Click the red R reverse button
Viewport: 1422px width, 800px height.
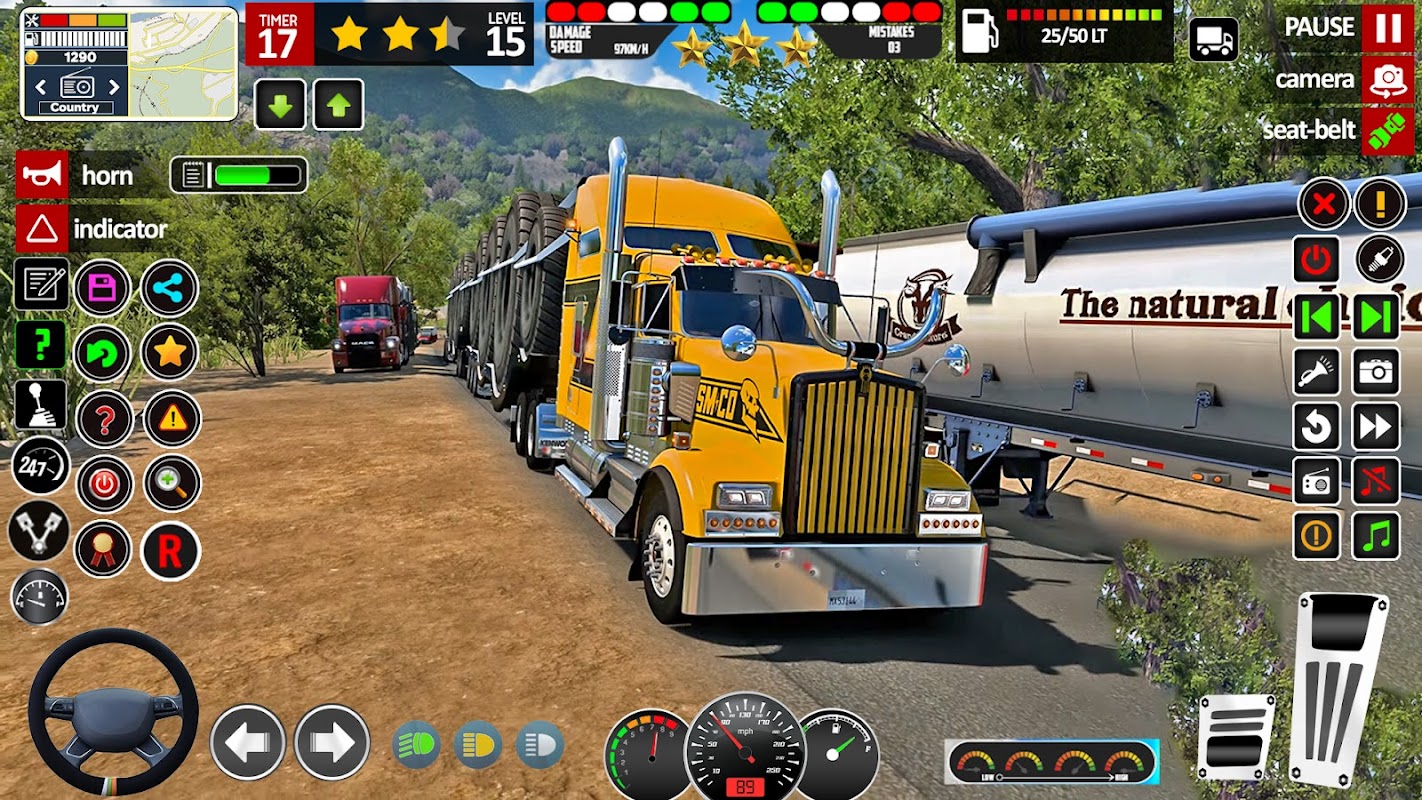tap(170, 551)
